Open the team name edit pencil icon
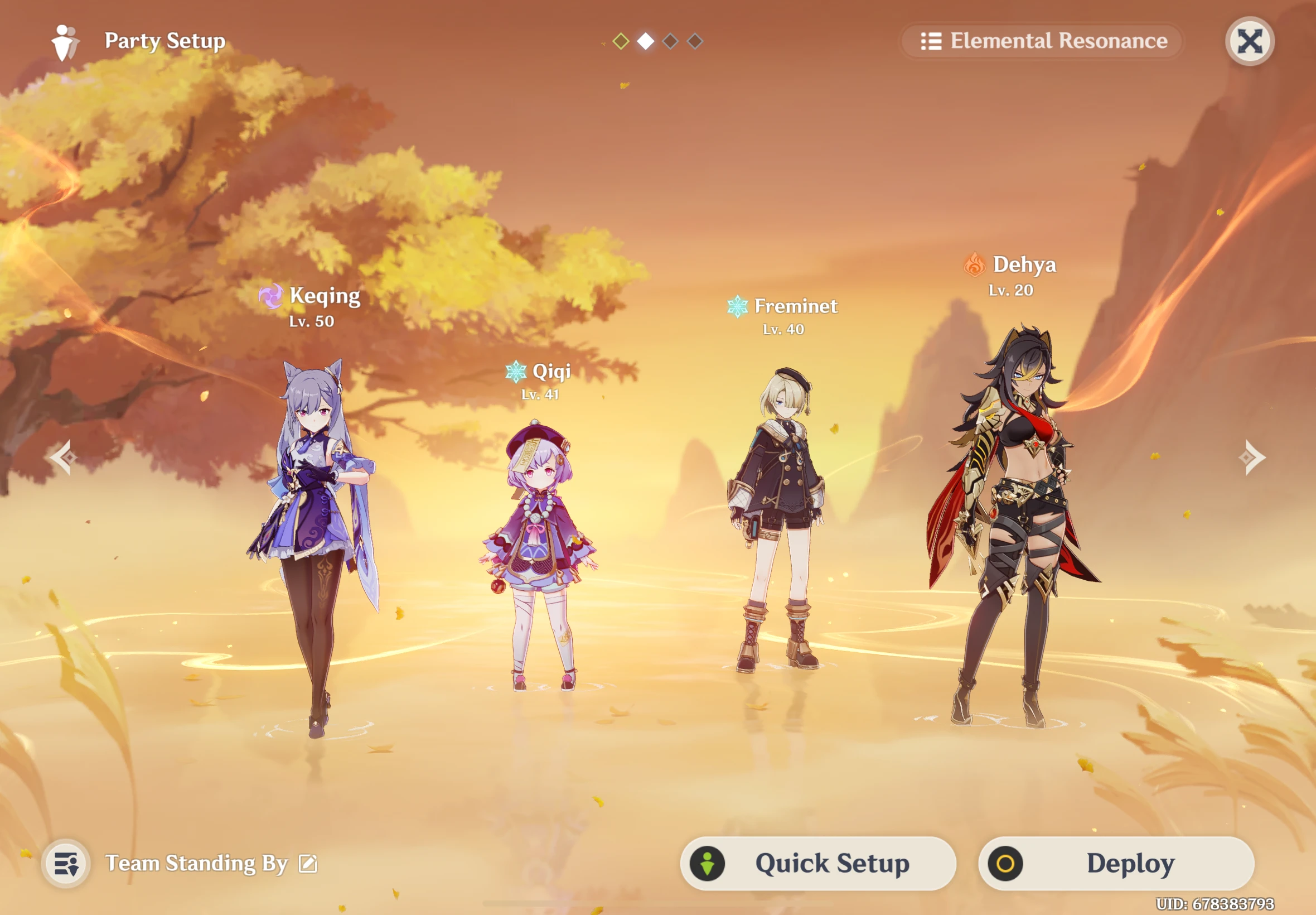Screen dimensions: 1316x915 (x=308, y=863)
